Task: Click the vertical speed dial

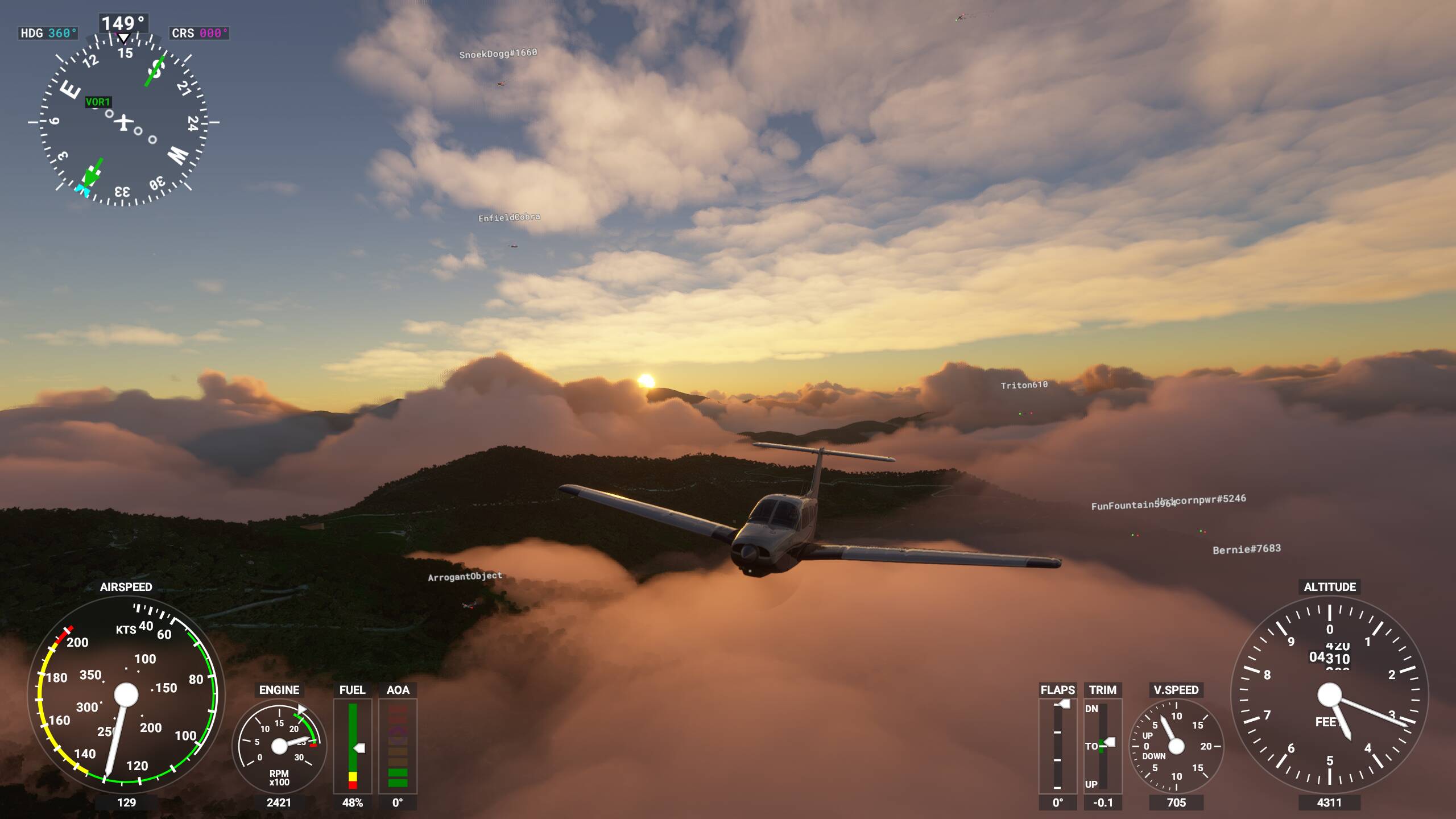Action: point(1176,746)
